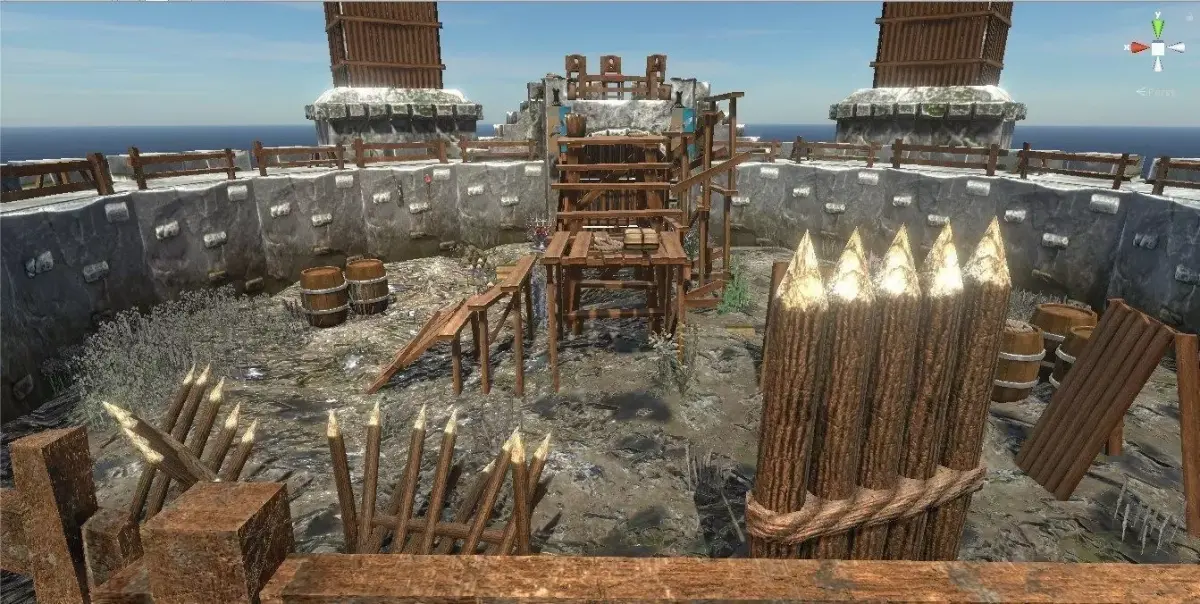
Task: Click the green Y-axis cone on the gizmo
Action: point(1158,26)
